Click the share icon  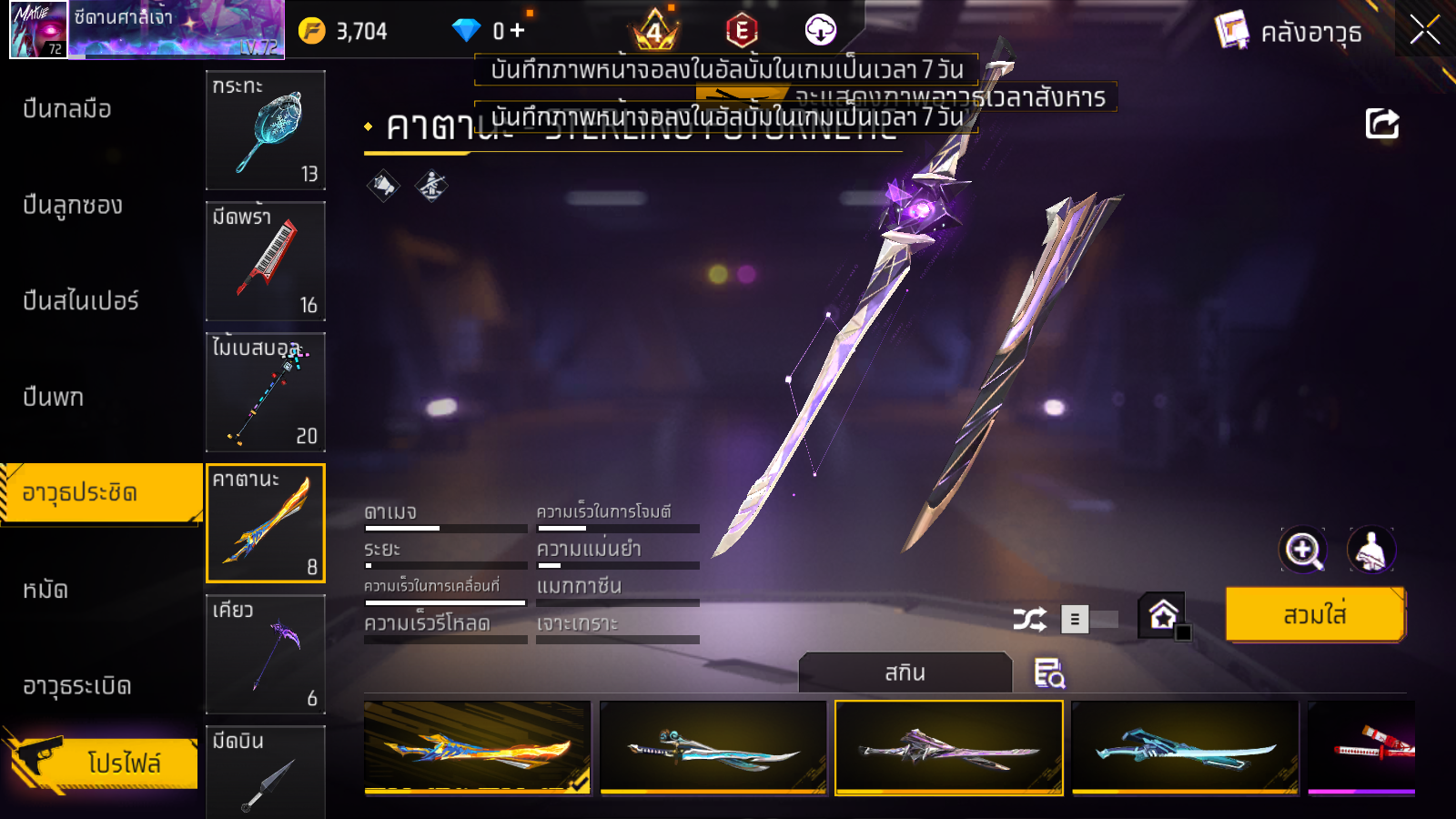coord(1381,124)
